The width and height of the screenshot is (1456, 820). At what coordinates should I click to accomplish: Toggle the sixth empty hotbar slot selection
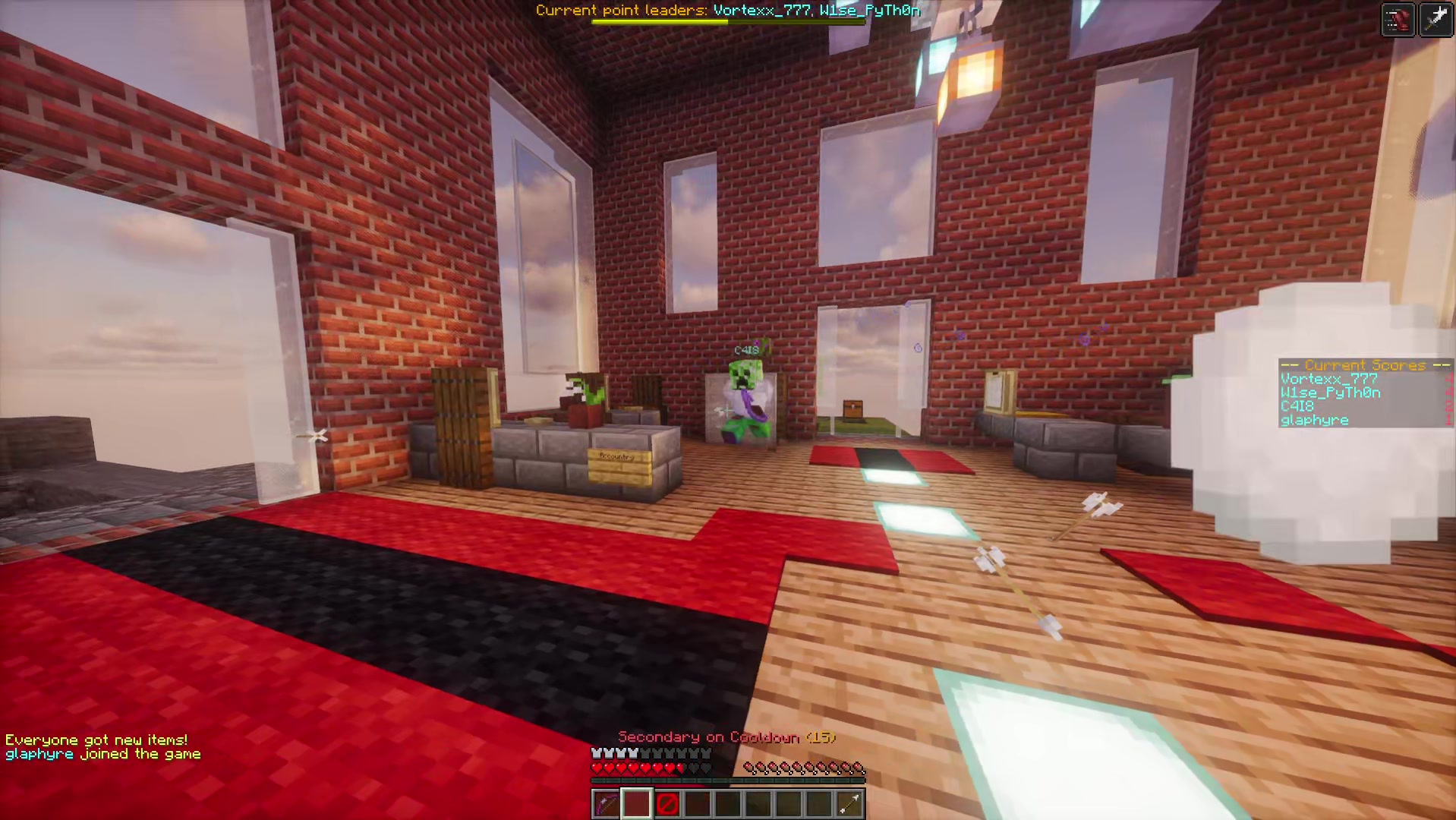coord(758,803)
